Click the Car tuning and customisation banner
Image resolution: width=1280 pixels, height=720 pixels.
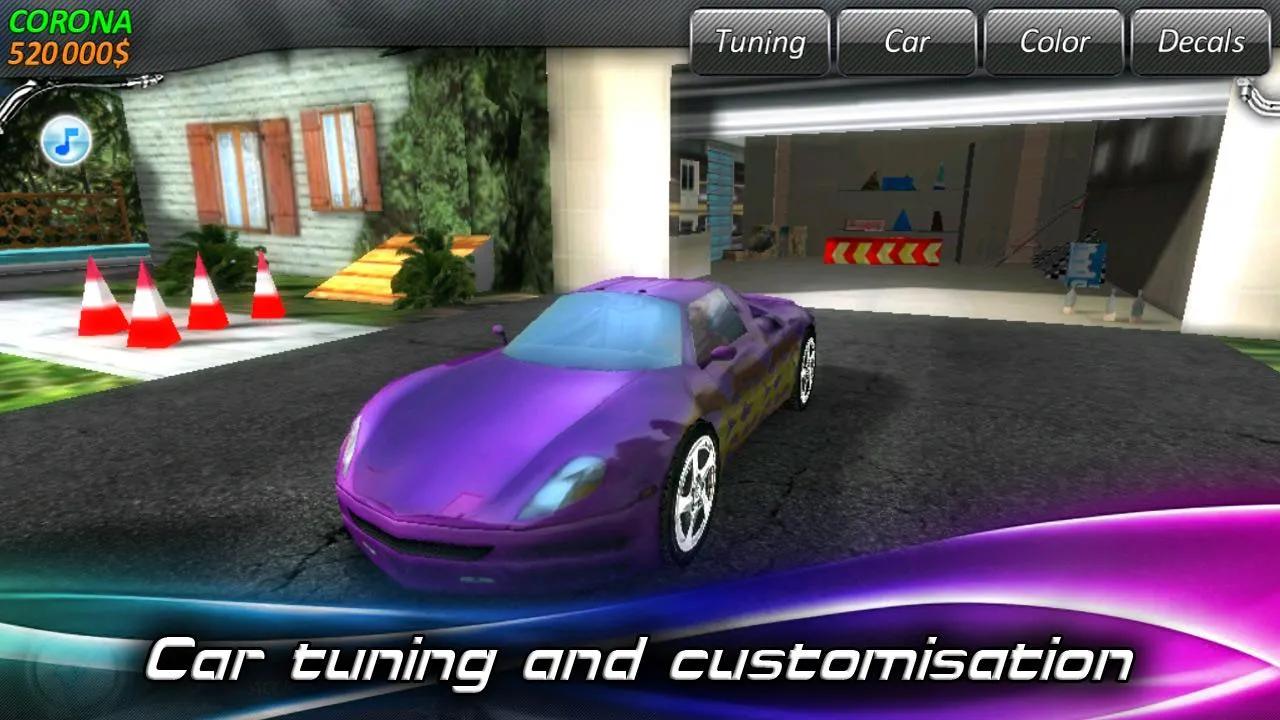640,660
